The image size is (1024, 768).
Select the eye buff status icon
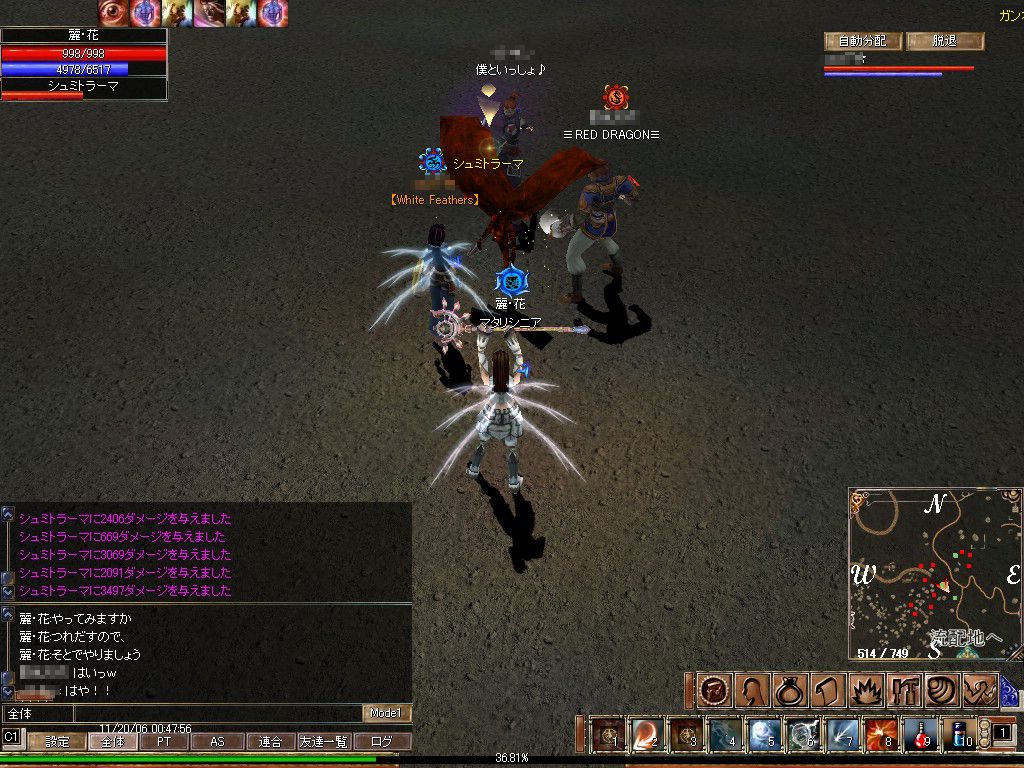[113, 12]
